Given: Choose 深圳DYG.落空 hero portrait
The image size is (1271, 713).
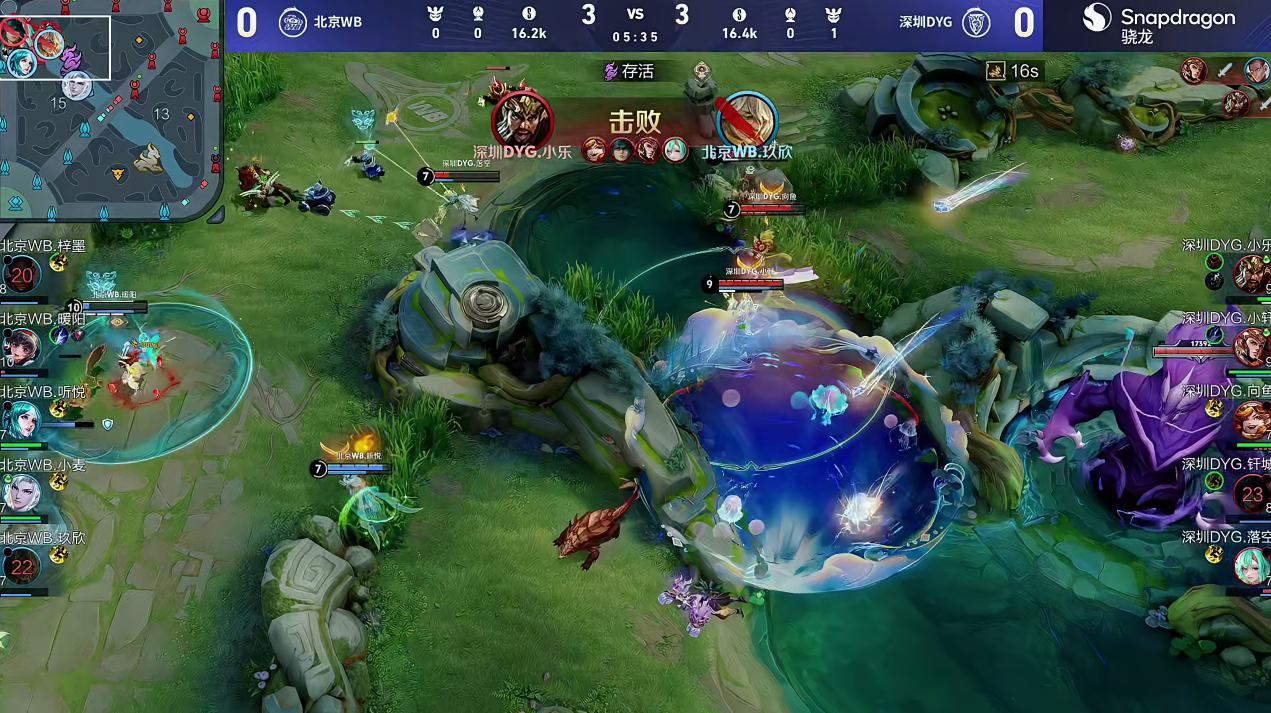Looking at the screenshot, I should coord(1252,566).
